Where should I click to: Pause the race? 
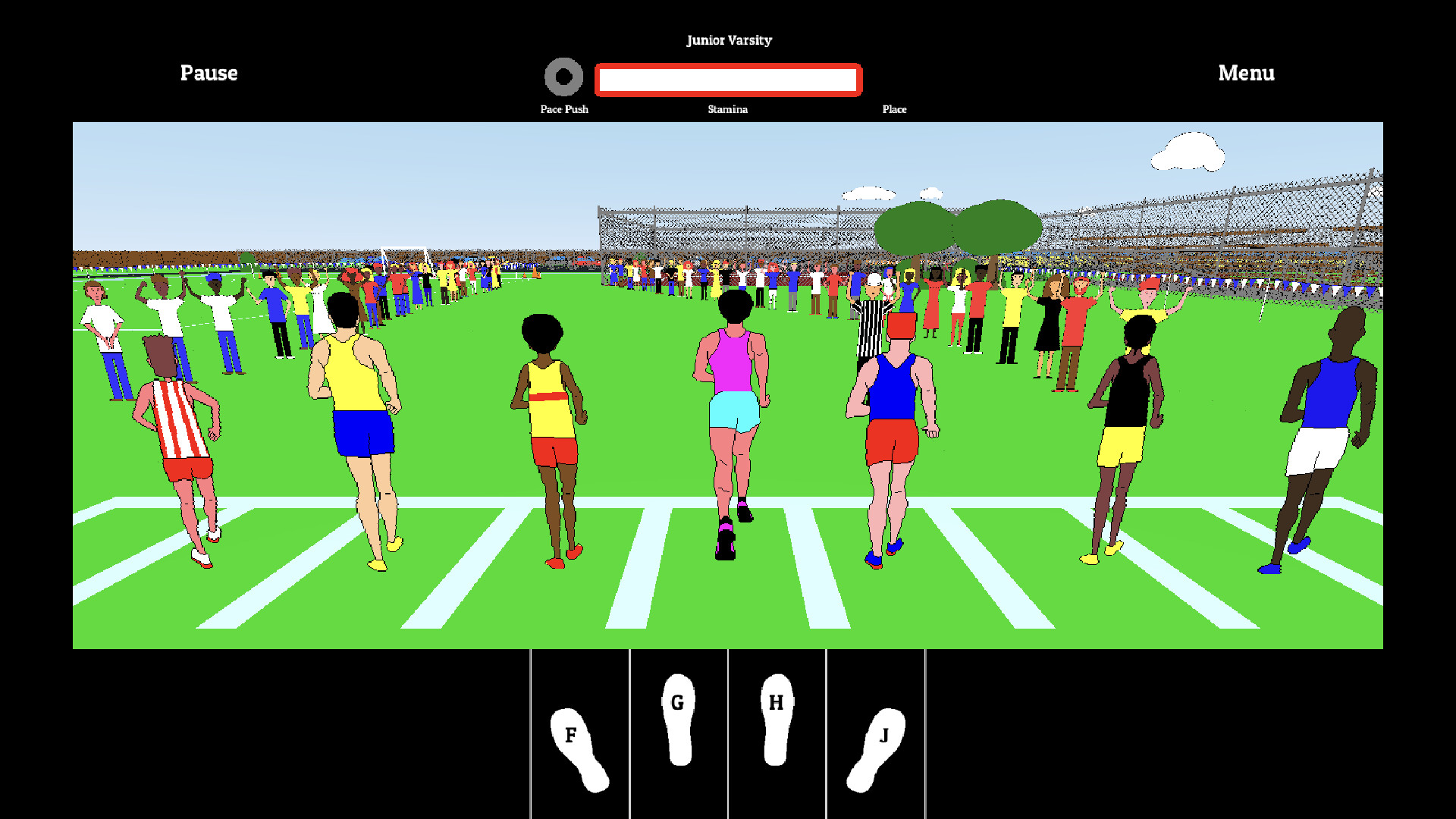coord(209,74)
